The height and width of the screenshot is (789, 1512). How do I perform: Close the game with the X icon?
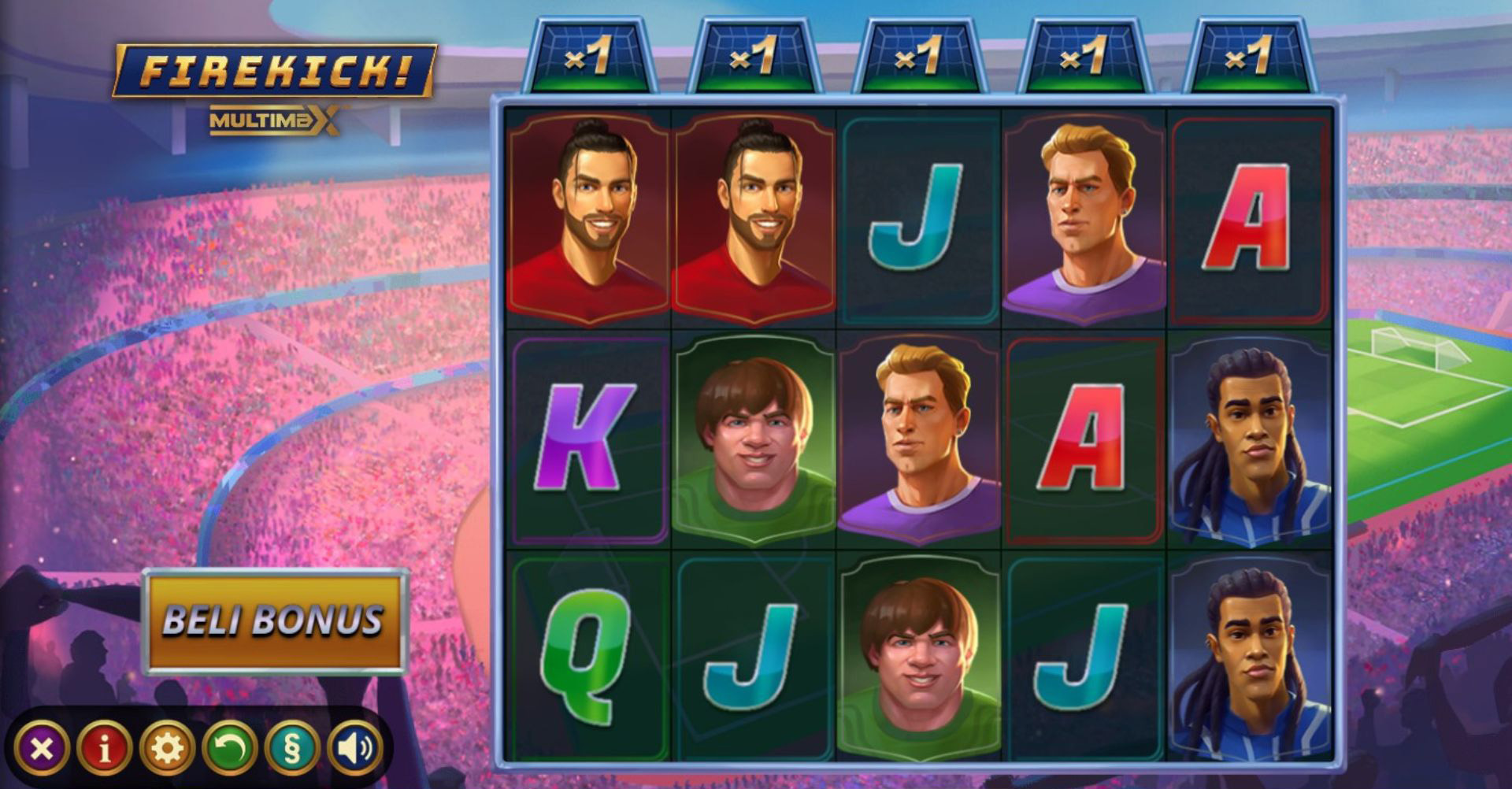point(41,748)
